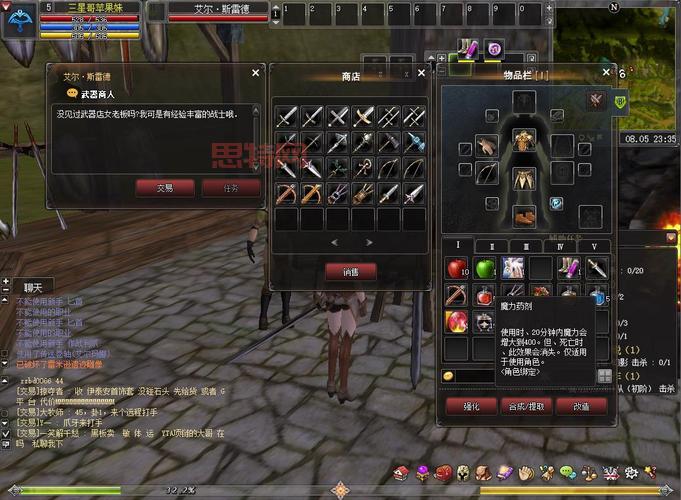This screenshot has height=500, width=681.
Task: Close the 商店 shop window
Action: coord(421,73)
